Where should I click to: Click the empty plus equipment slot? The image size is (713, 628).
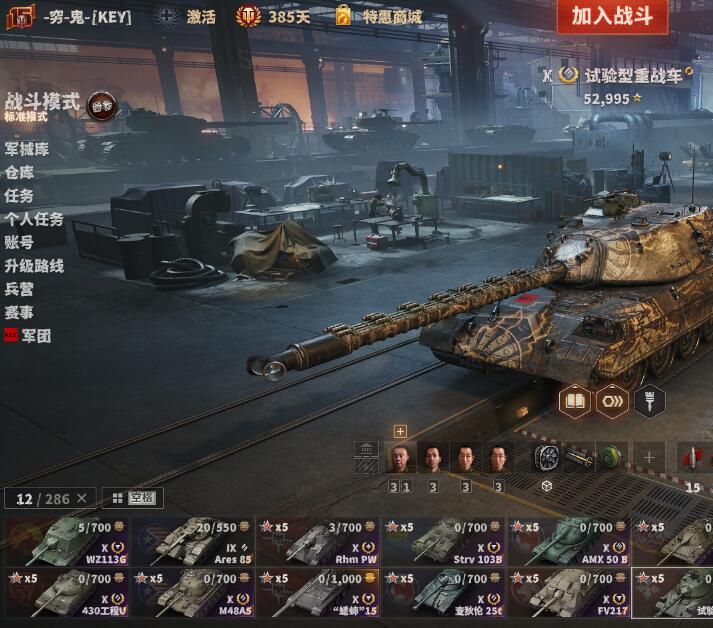point(648,458)
